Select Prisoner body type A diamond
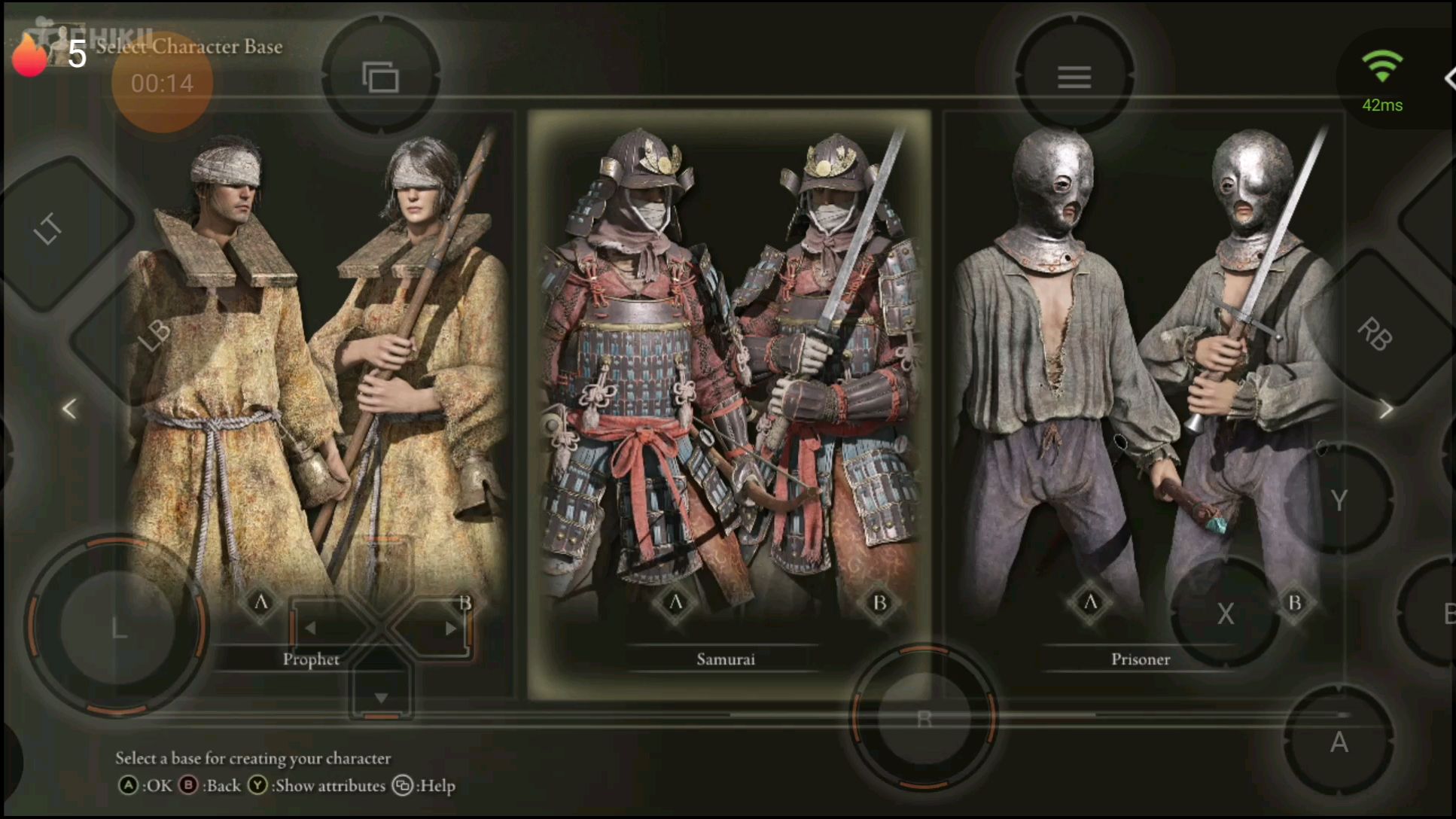The height and width of the screenshot is (819, 1456). point(1090,602)
